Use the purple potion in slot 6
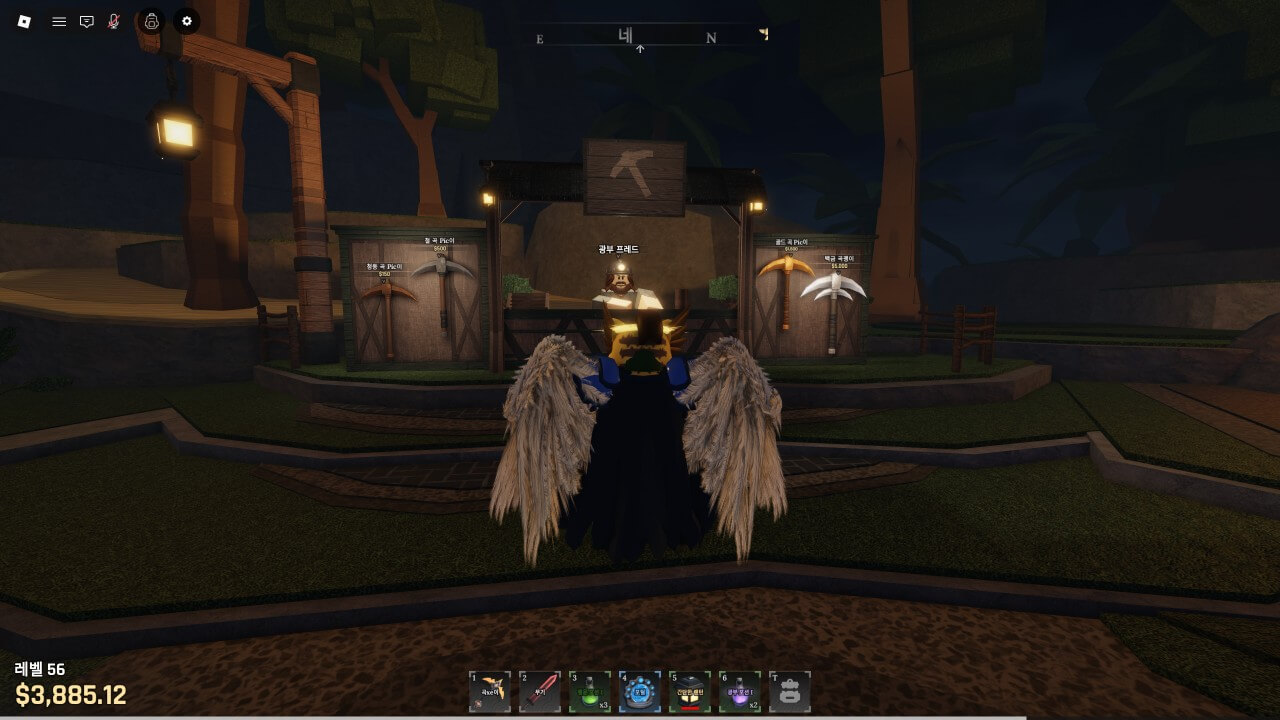Viewport: 1280px width, 720px height. (740, 692)
